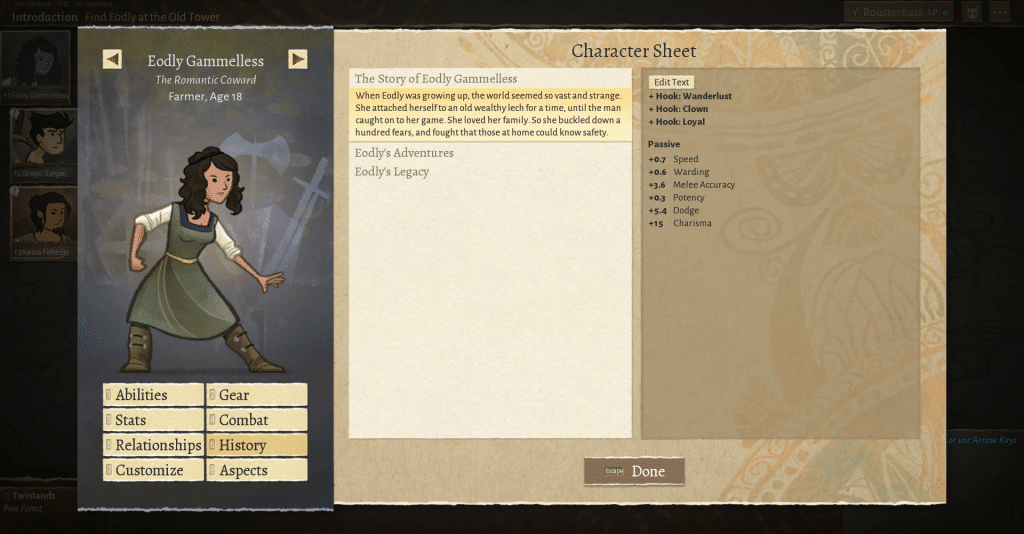Open the Rousterbask legacy points button
Screen dimensions: 1024x534
897,12
